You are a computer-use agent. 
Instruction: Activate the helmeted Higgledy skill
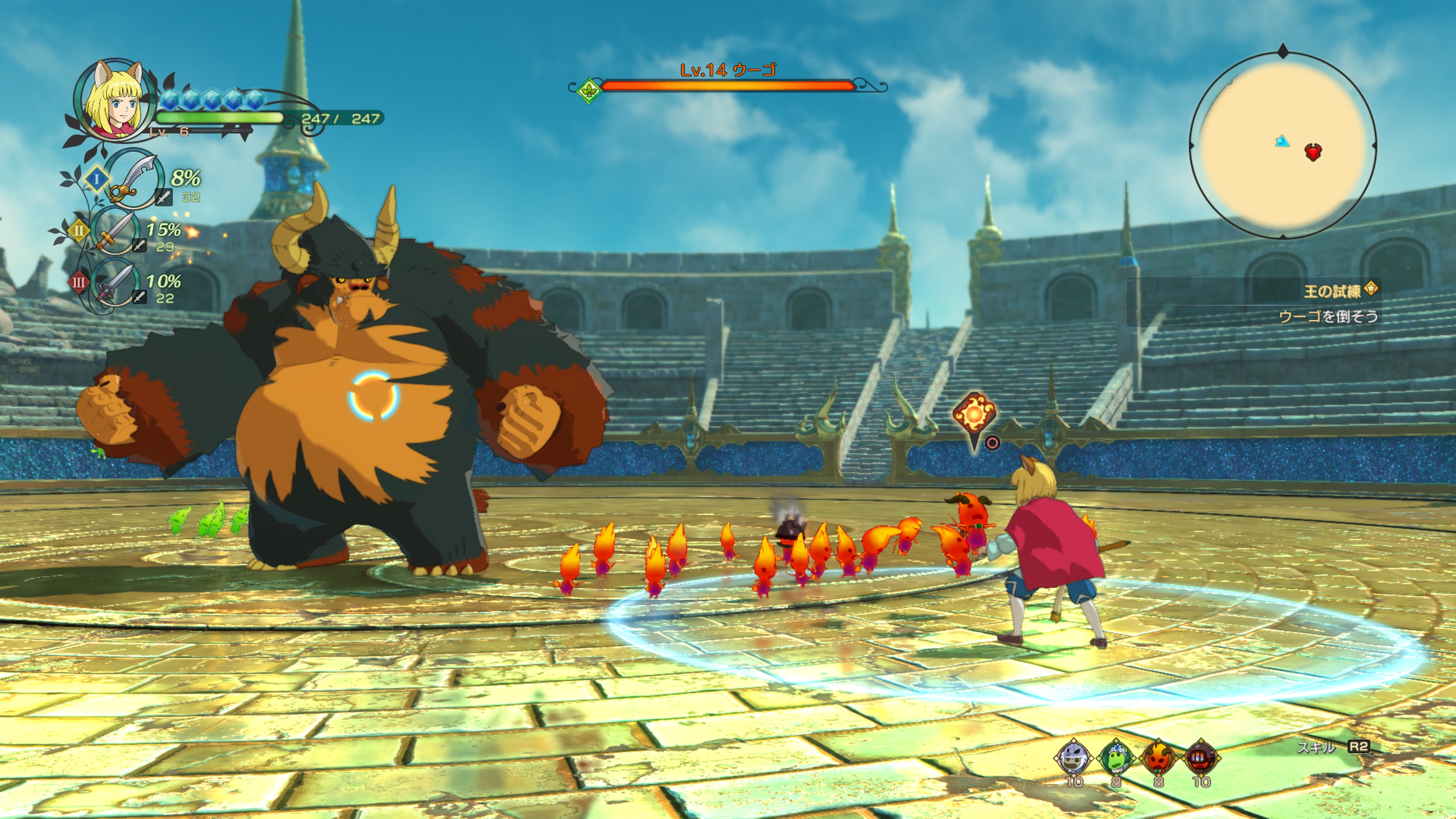pyautogui.click(x=1201, y=758)
